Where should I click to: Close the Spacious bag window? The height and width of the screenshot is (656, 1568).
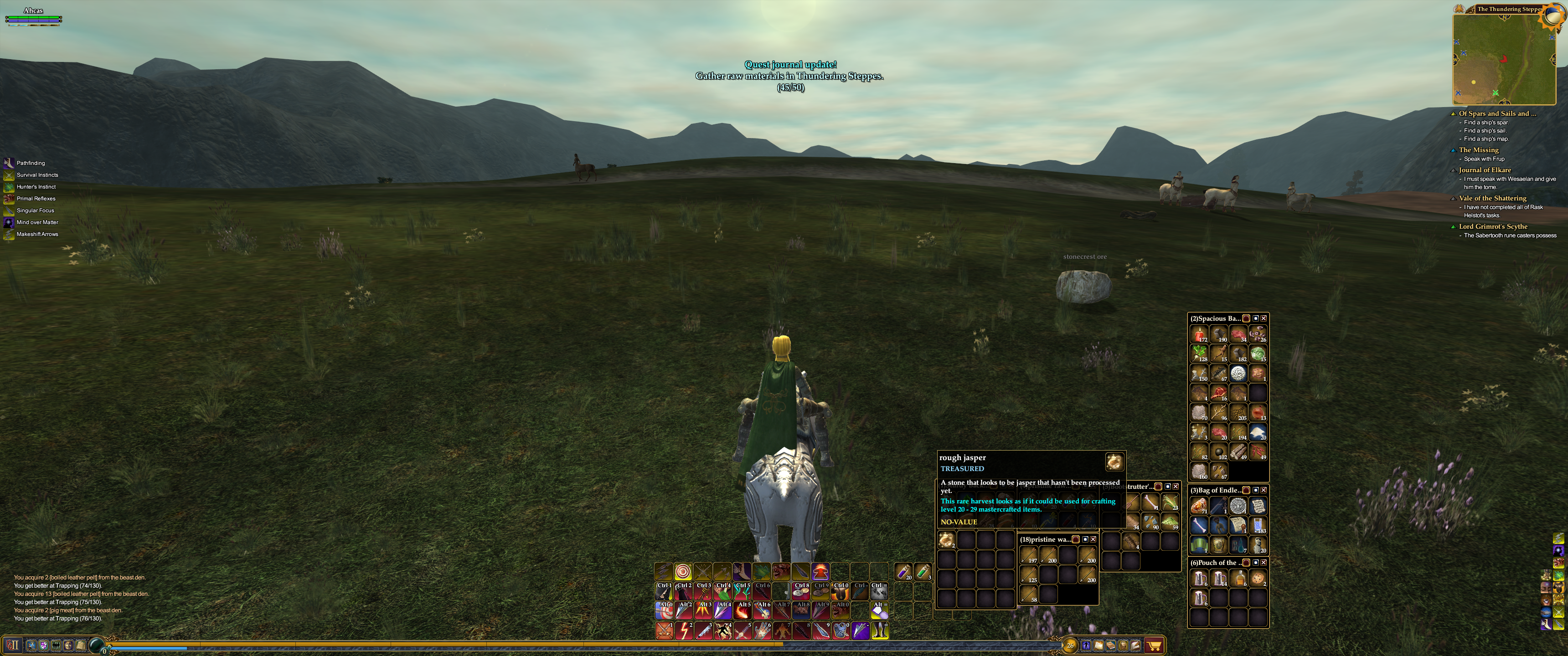tap(1264, 318)
